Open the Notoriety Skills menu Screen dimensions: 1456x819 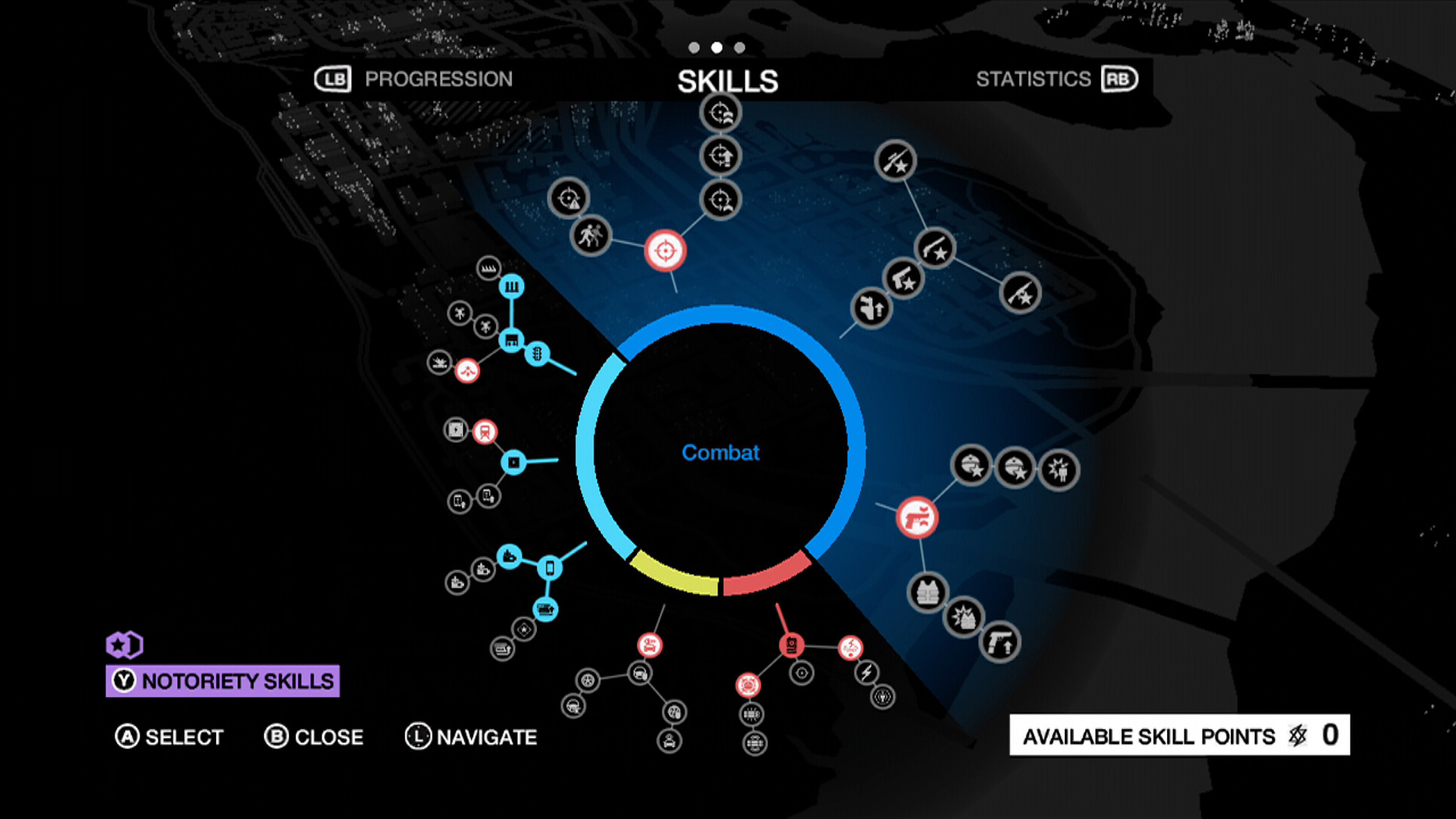tap(222, 682)
